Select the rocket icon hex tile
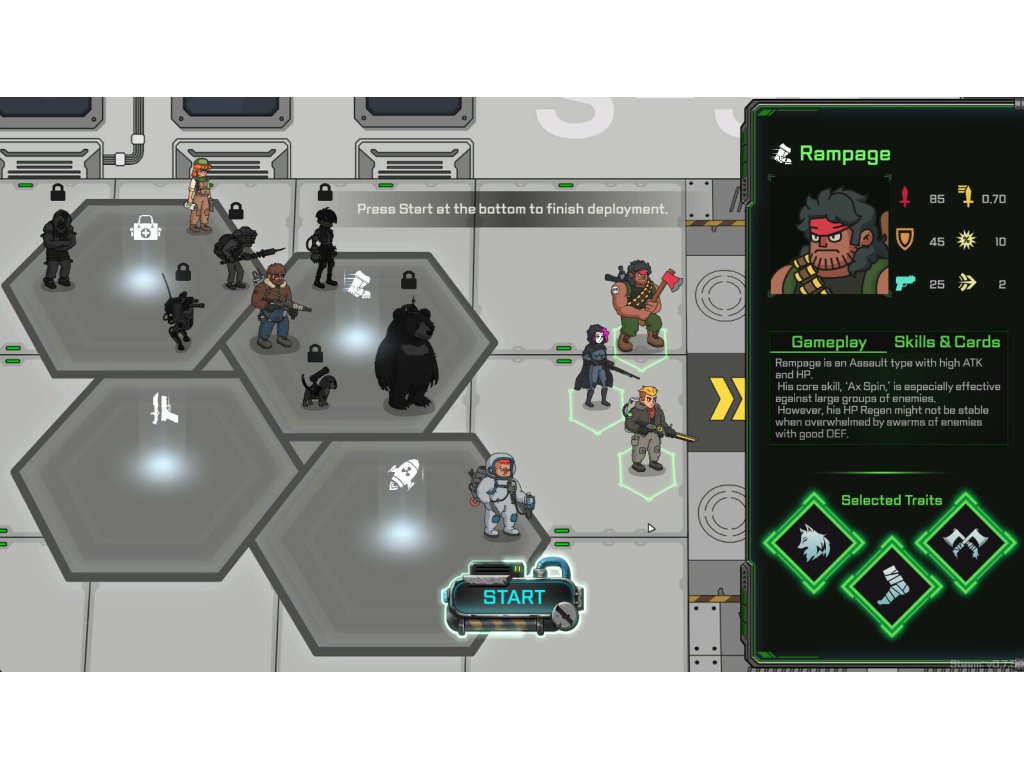The image size is (1024, 768). [403, 475]
